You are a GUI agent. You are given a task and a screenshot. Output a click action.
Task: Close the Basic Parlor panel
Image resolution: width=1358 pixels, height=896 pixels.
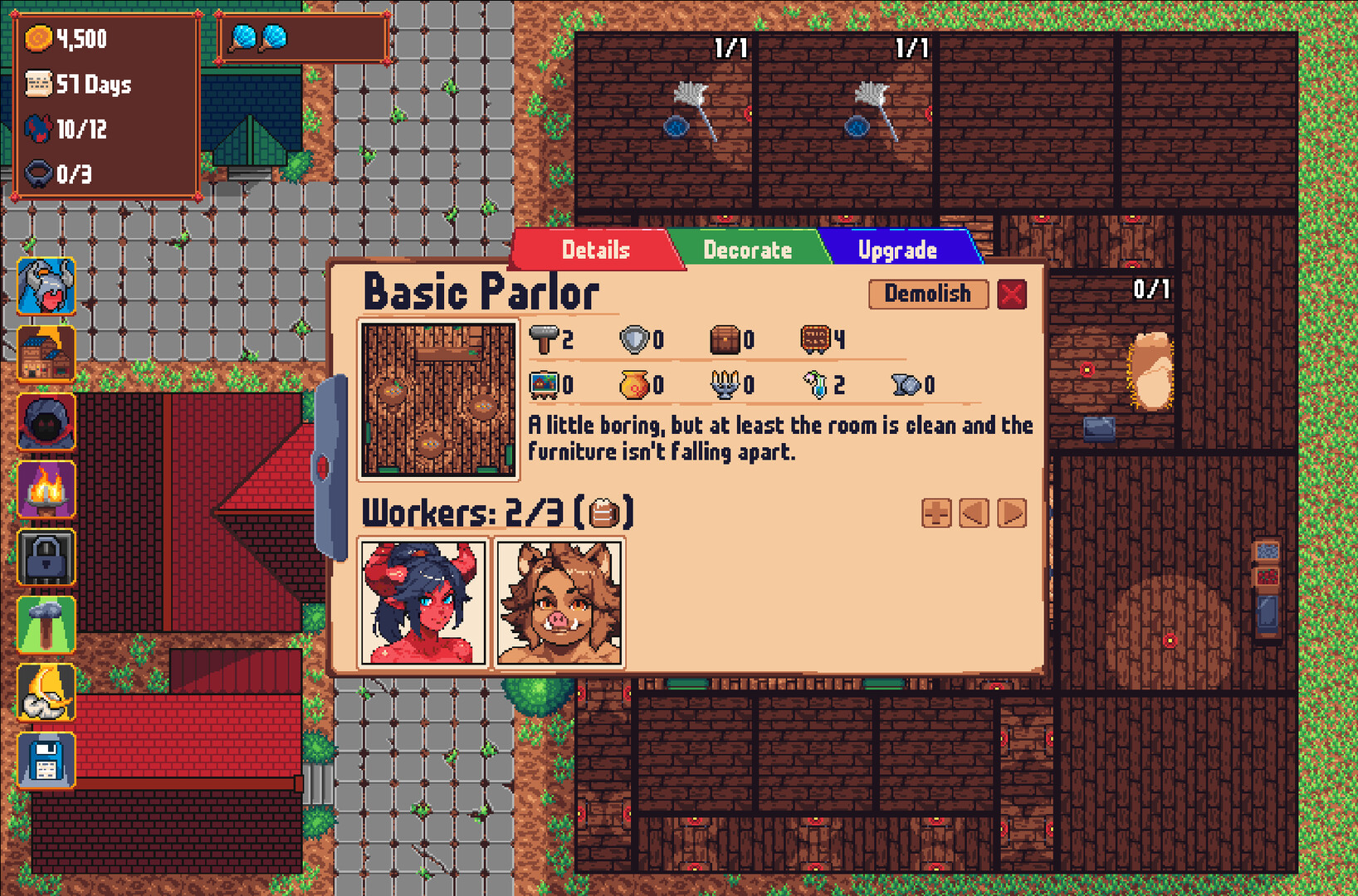(x=1012, y=295)
